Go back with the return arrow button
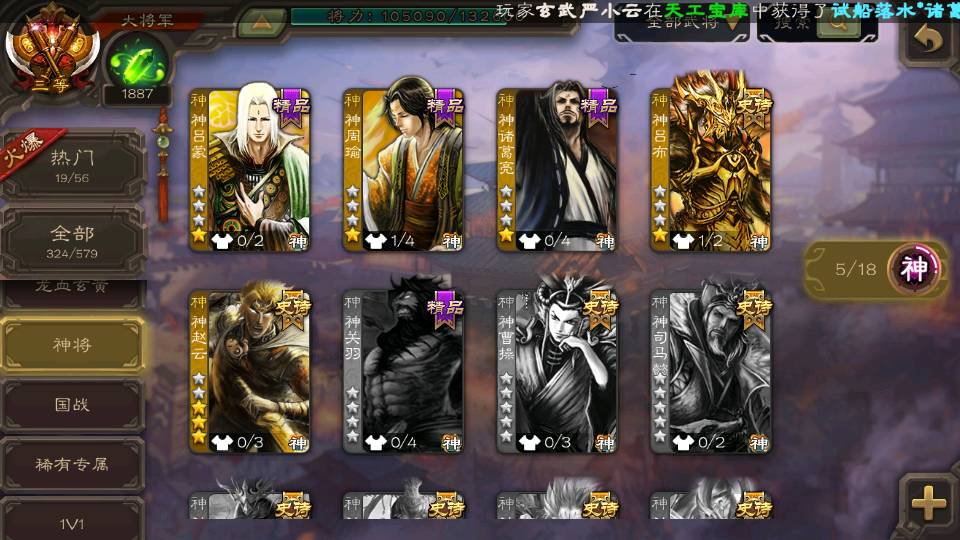The height and width of the screenshot is (540, 960). tap(929, 40)
